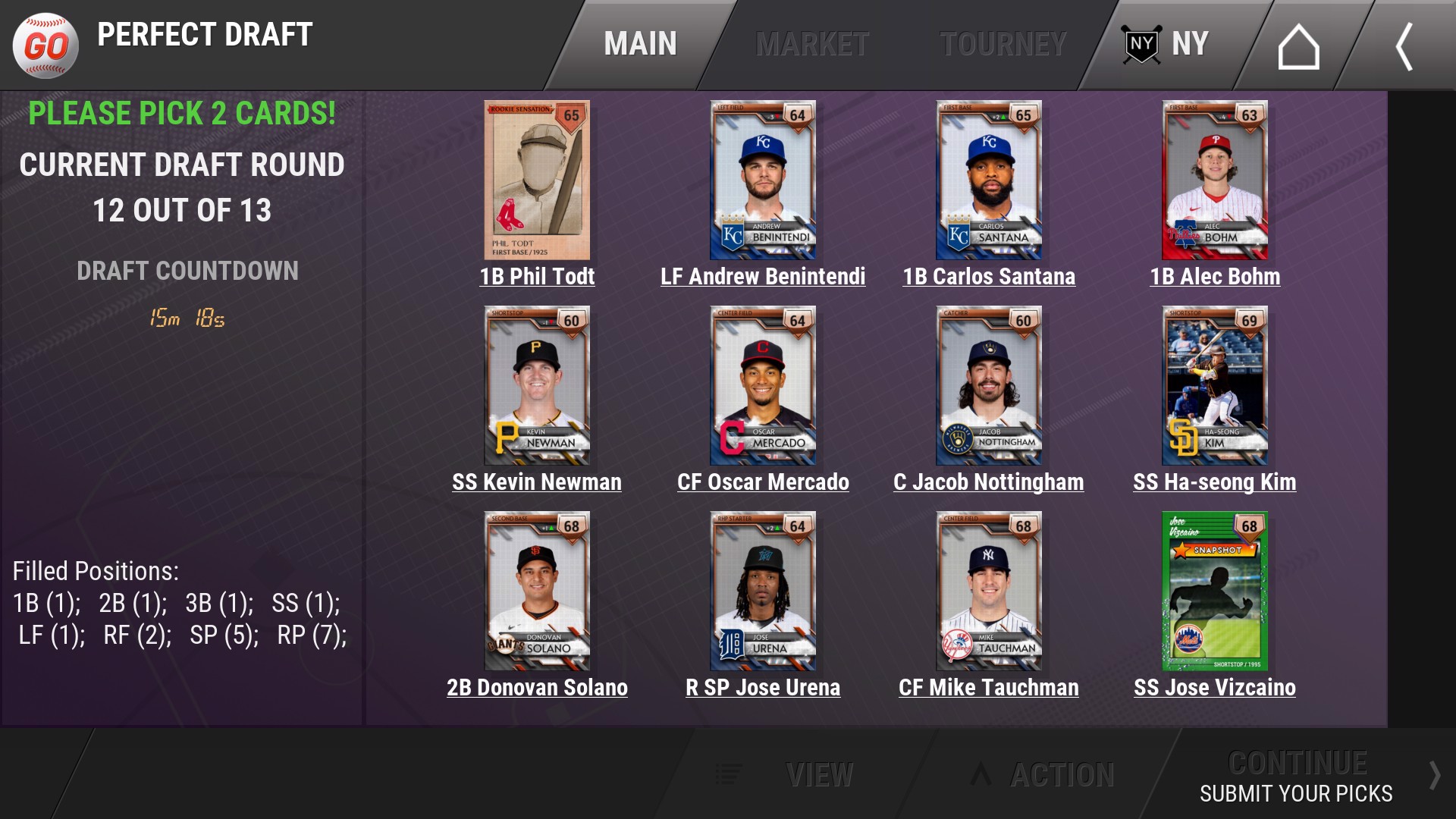
Task: Click the ACTION up-arrow icon
Action: pyautogui.click(x=979, y=775)
